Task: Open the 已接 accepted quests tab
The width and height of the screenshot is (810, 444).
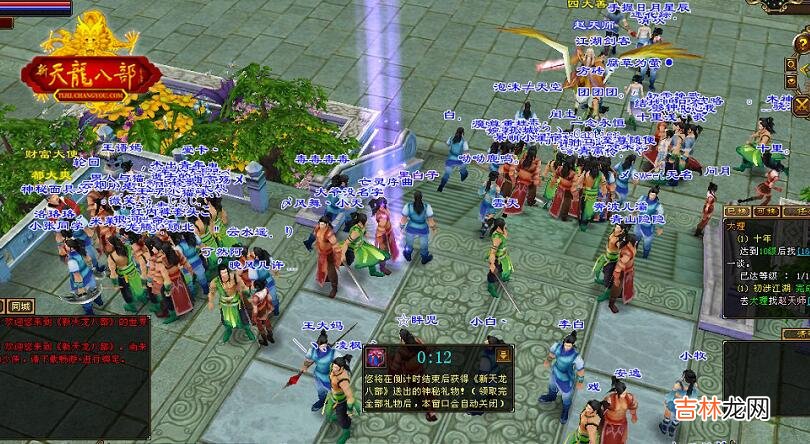Action: (737, 211)
